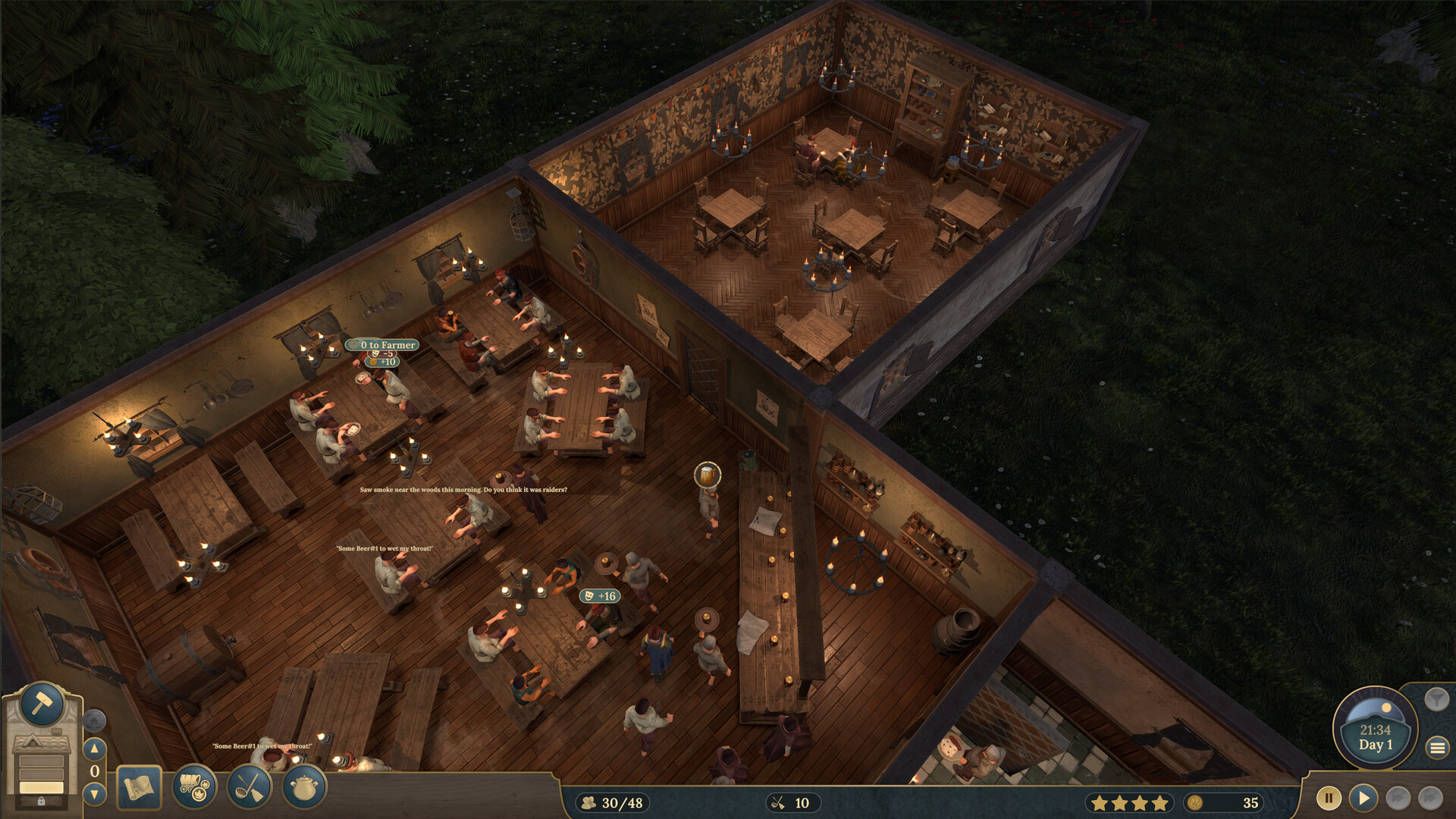Select the fastest fast-forward speed button
Image resolution: width=1456 pixels, height=819 pixels.
tap(1430, 798)
